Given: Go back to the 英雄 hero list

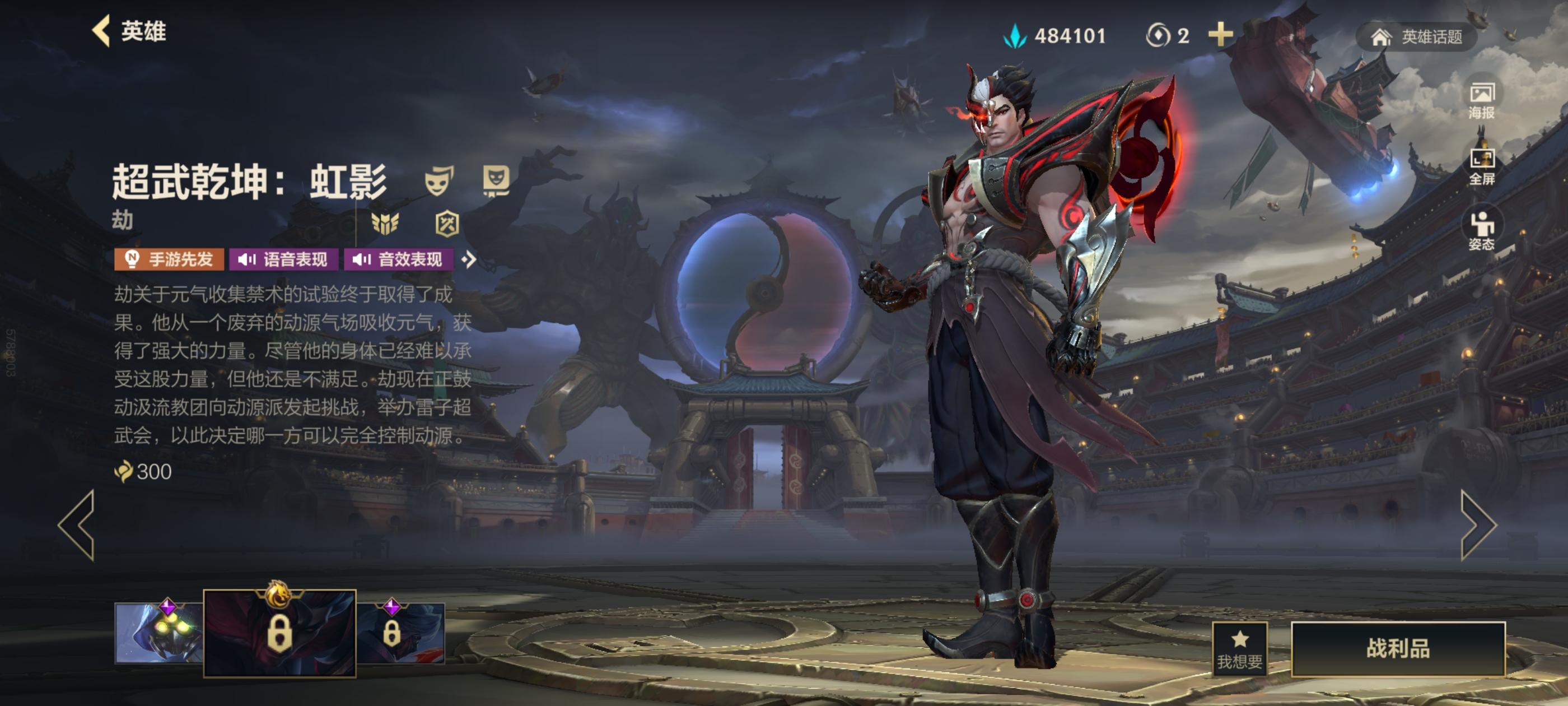Looking at the screenshot, I should [129, 31].
